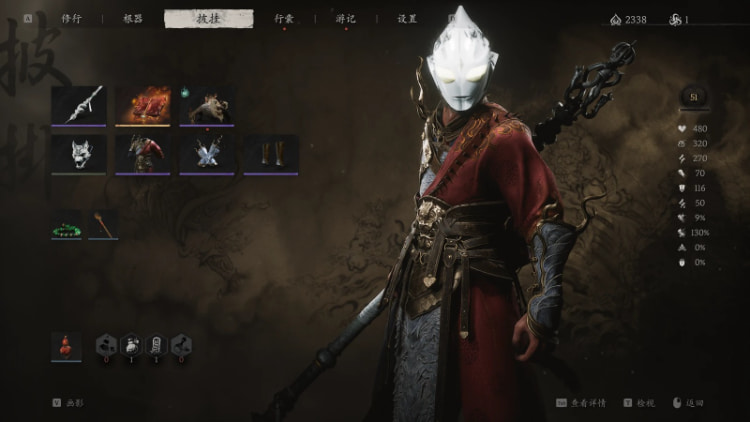The height and width of the screenshot is (422, 750).
Task: Click the level 51 badge
Action: (x=693, y=96)
